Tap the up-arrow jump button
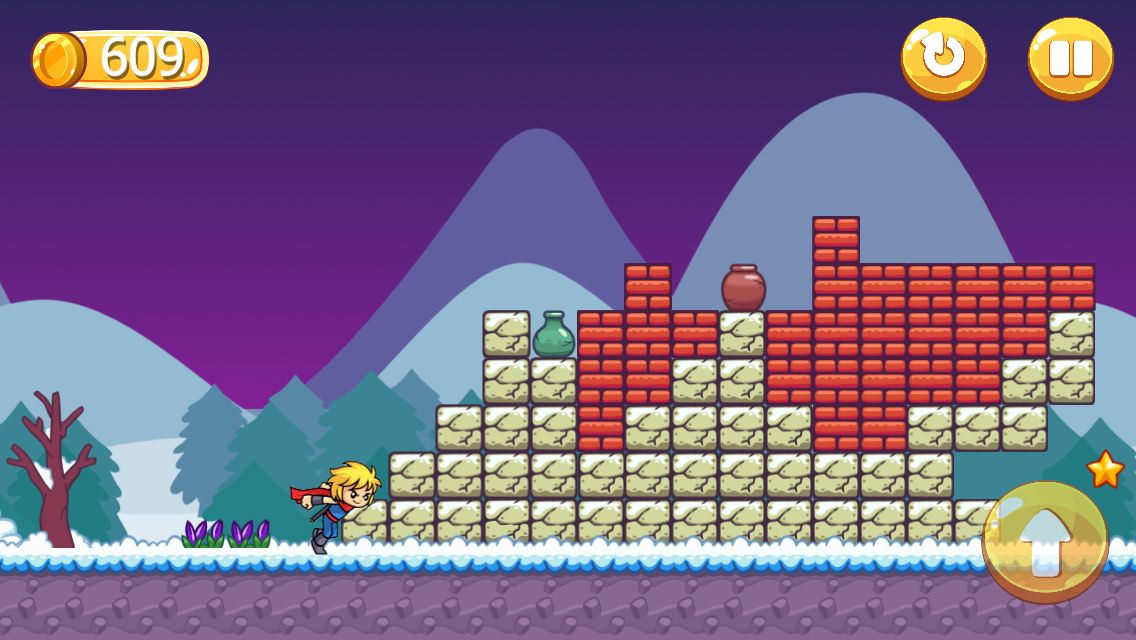The image size is (1136, 640). [1045, 541]
